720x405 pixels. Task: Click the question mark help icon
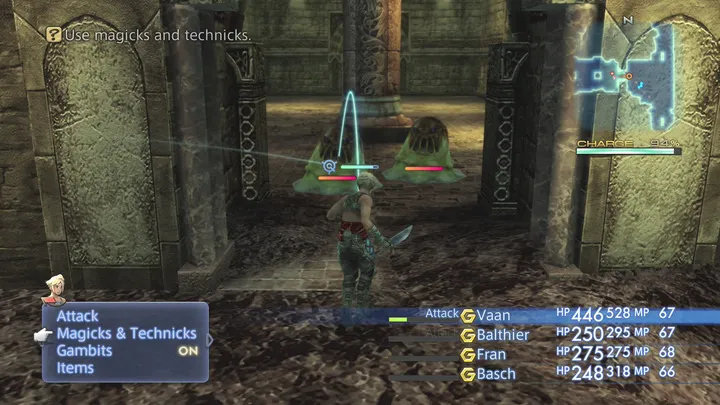tap(54, 35)
